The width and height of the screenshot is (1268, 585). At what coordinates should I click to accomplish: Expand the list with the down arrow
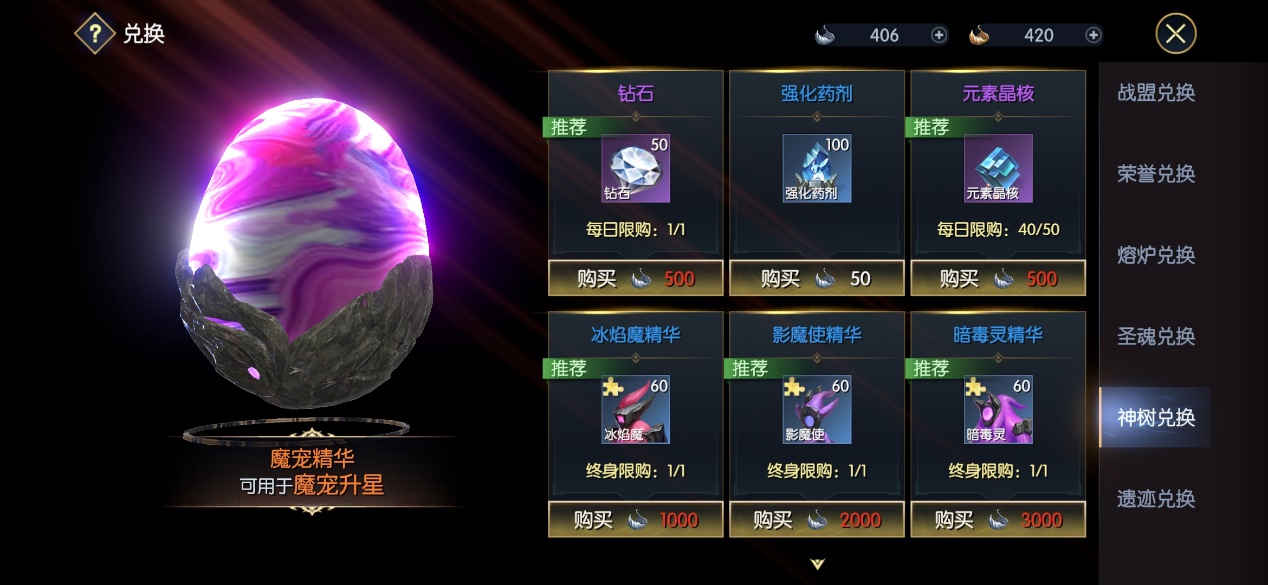(817, 564)
